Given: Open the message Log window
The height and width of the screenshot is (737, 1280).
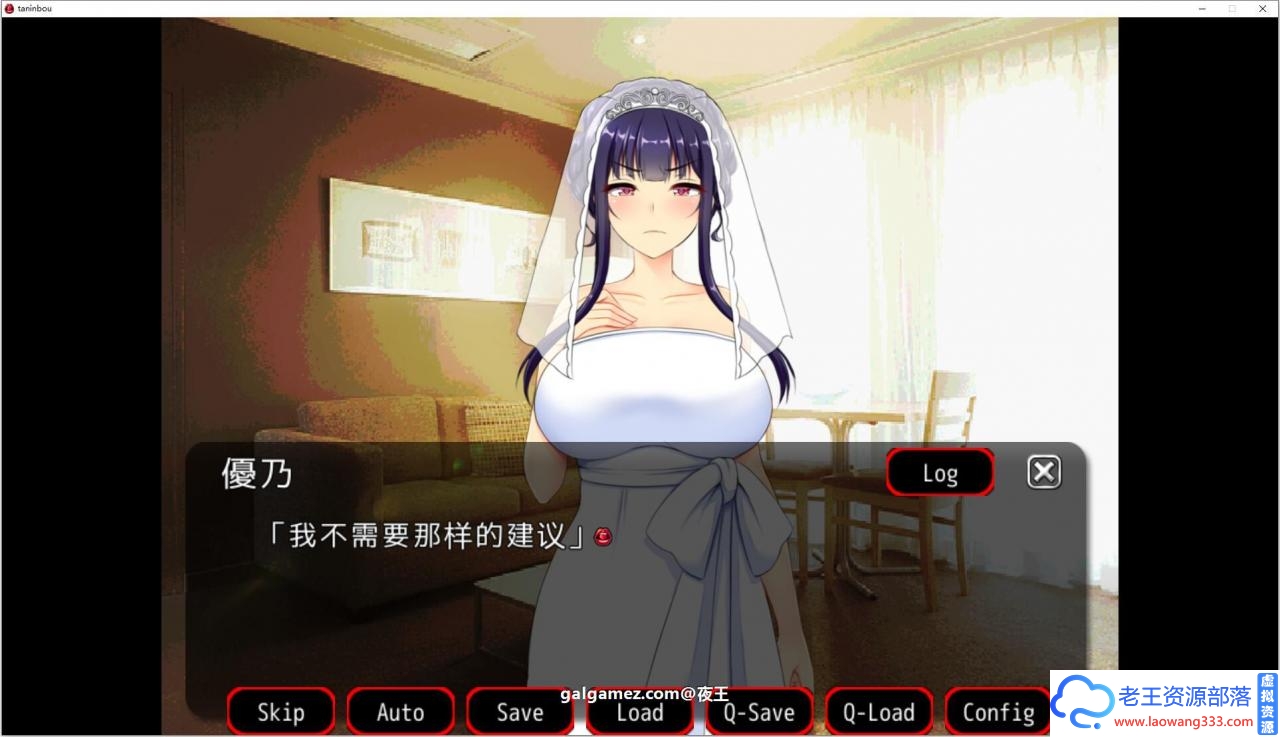Looking at the screenshot, I should tap(939, 472).
